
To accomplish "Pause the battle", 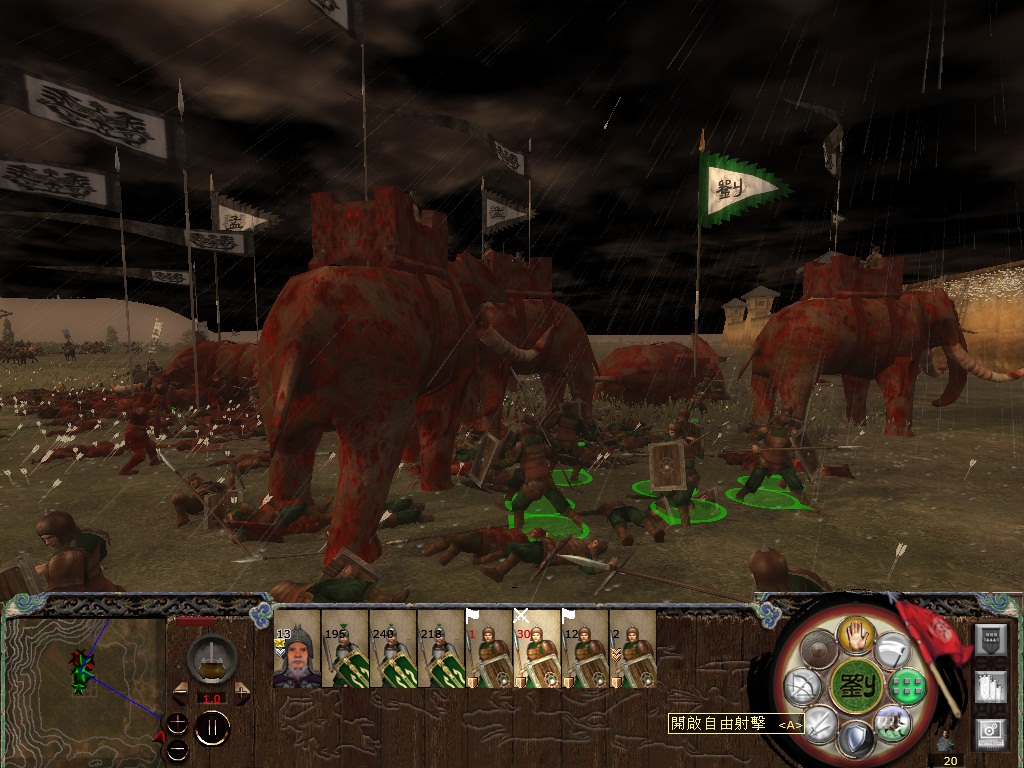I will 212,727.
